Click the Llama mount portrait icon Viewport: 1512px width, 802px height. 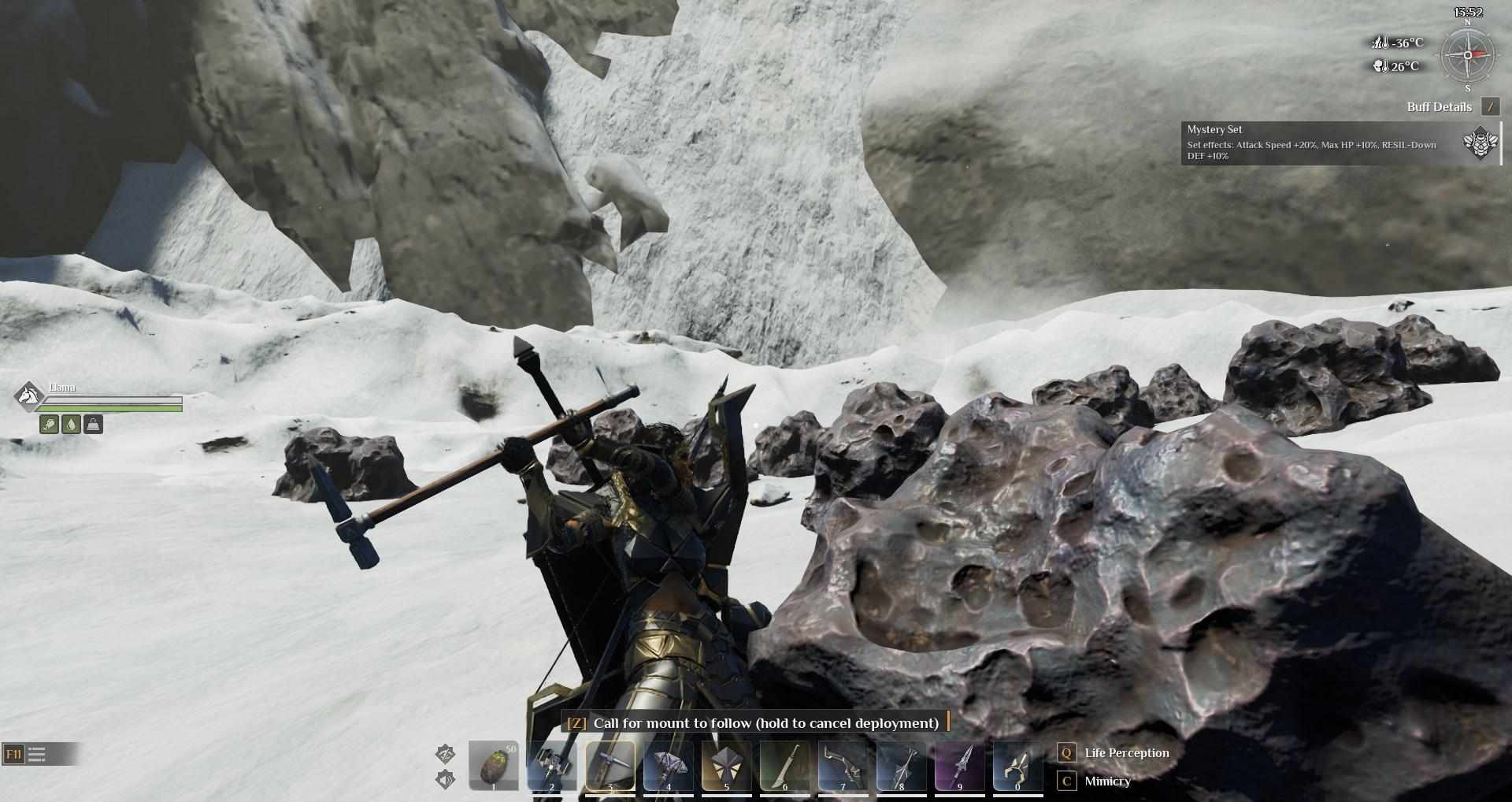pyautogui.click(x=29, y=395)
